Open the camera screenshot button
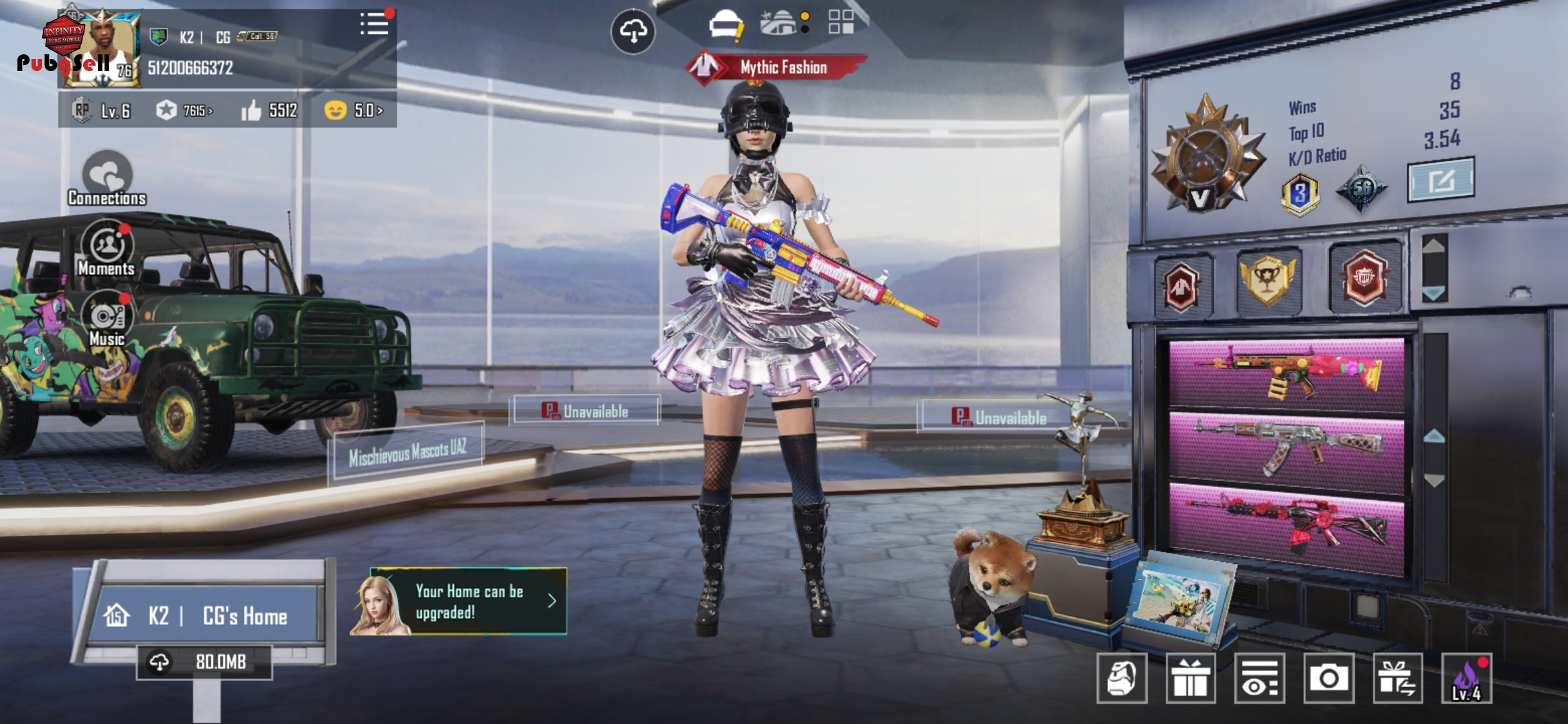1568x724 pixels. (x=1328, y=678)
